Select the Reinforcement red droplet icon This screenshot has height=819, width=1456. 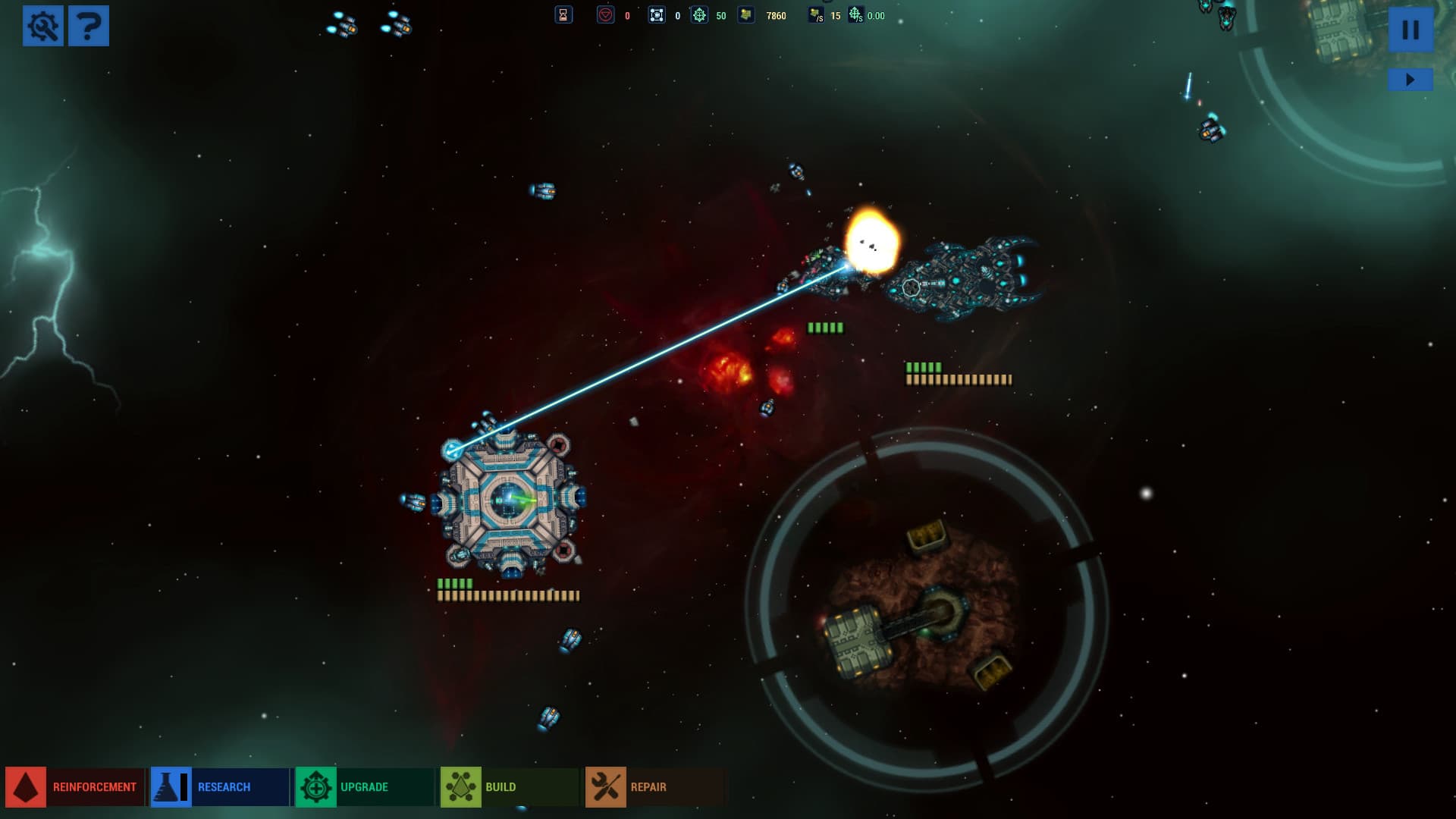[25, 786]
